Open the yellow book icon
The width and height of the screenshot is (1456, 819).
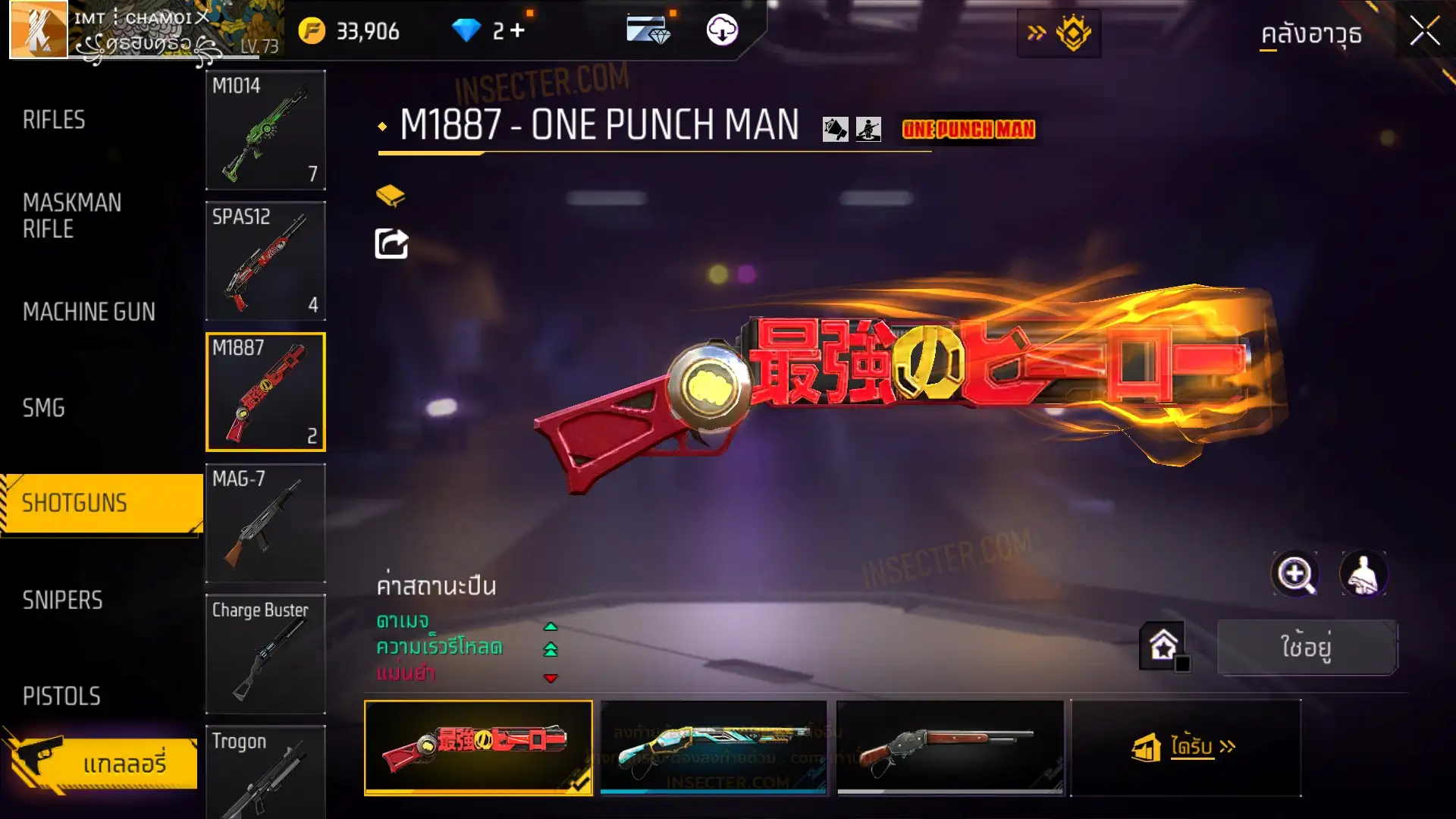[x=391, y=196]
